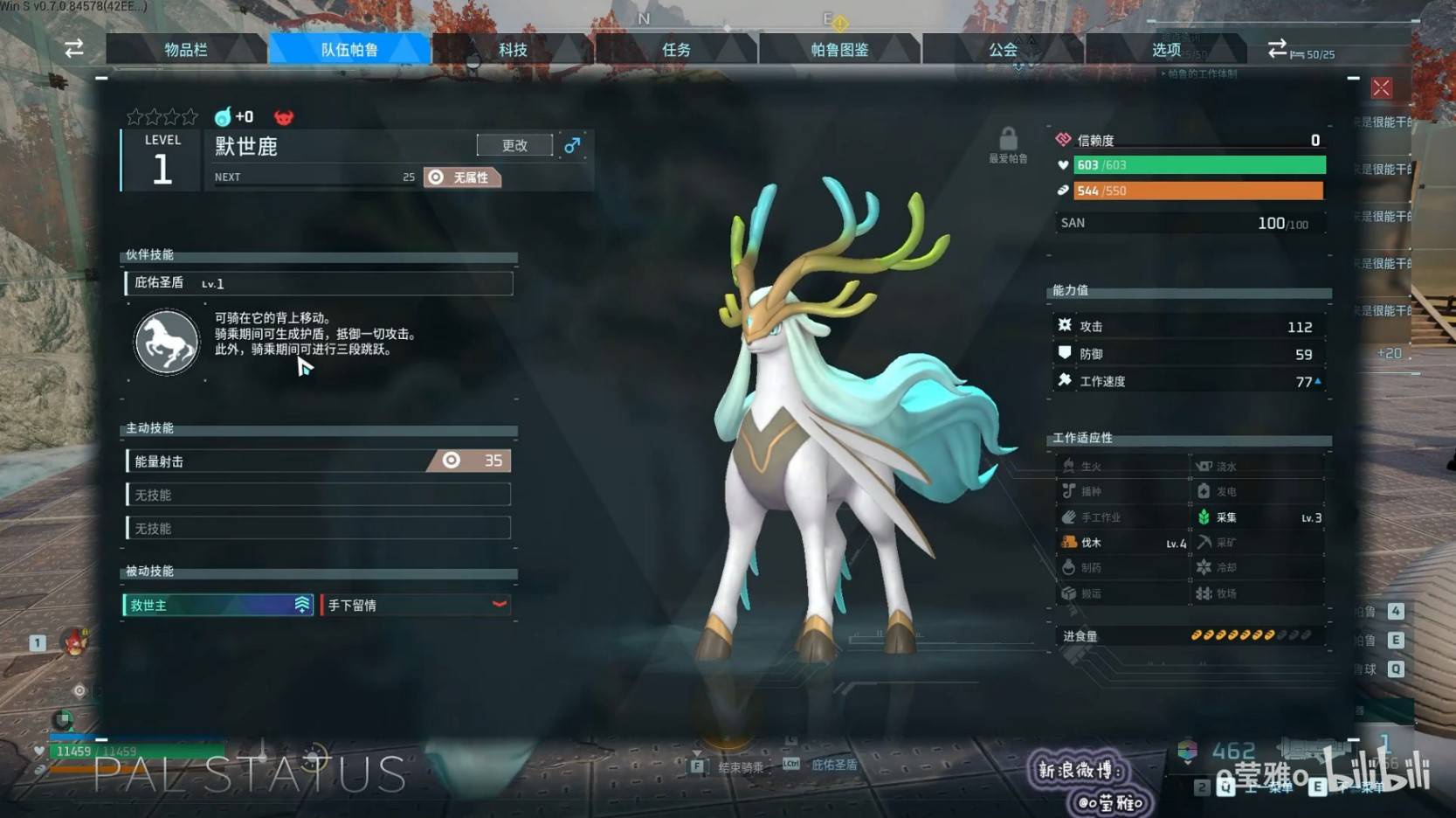Toggle the 最爱帕鲁 favorite lock
Screen dimensions: 1456x818
pos(1008,140)
